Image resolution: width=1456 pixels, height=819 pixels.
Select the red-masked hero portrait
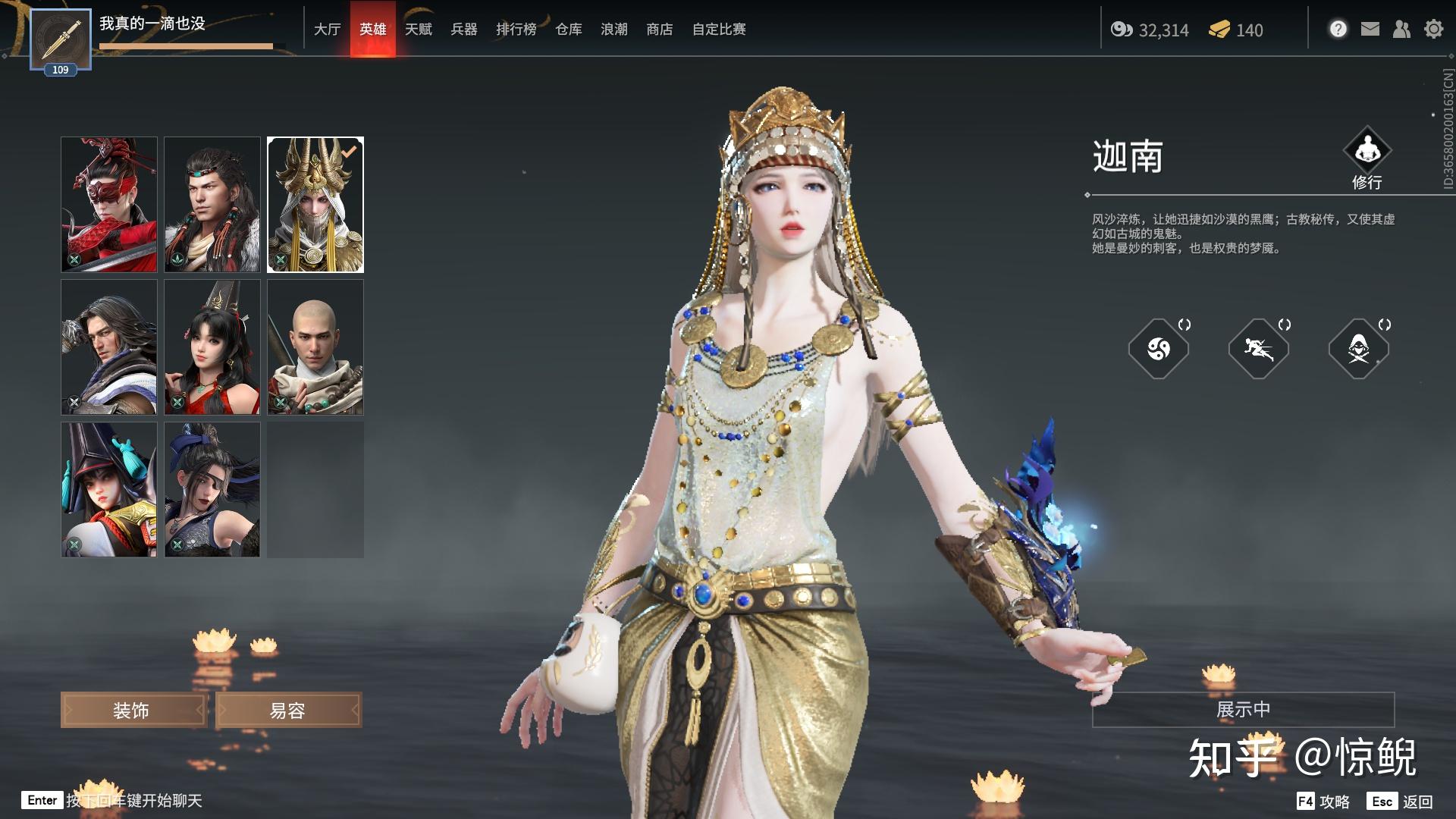[109, 205]
